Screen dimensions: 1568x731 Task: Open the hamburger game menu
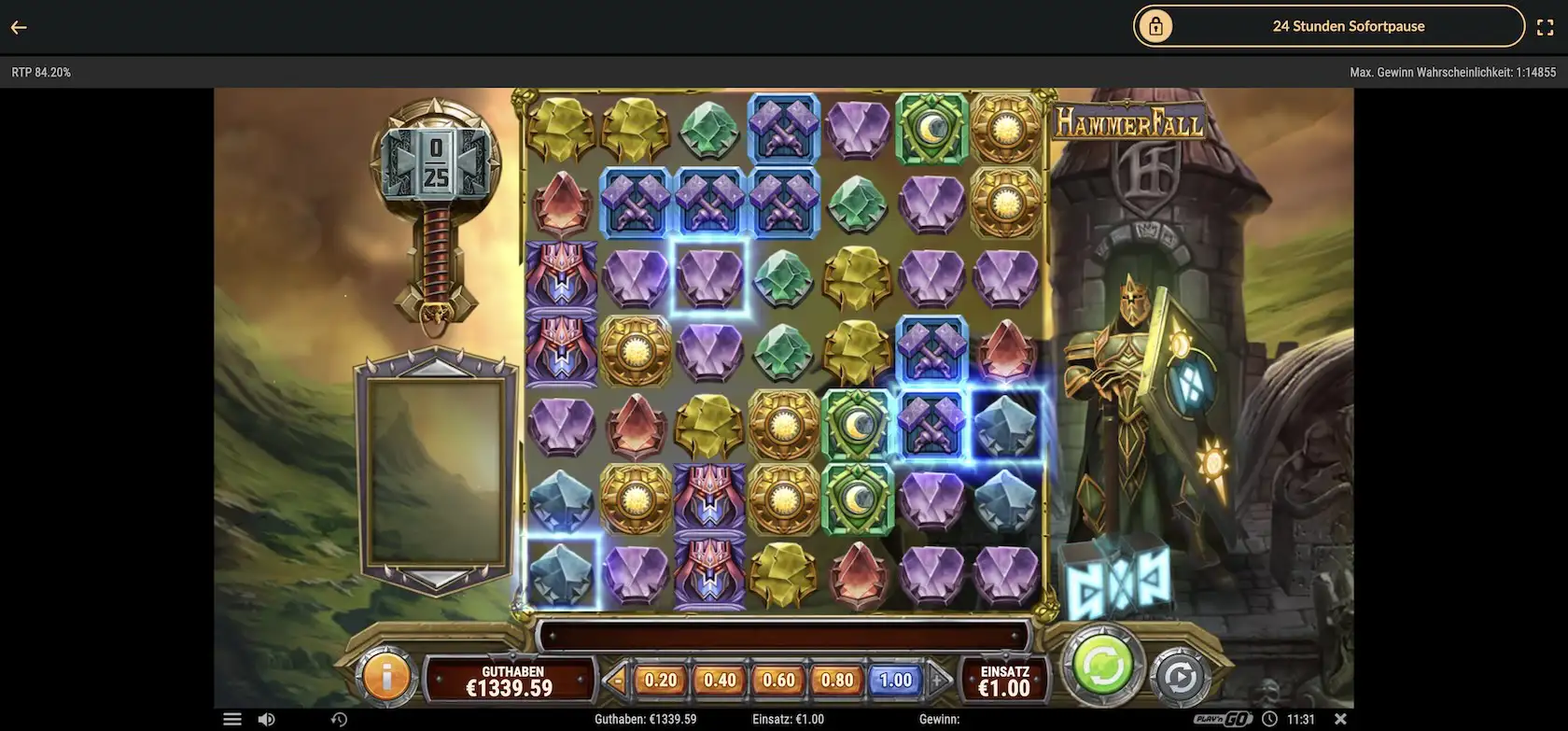coord(232,720)
